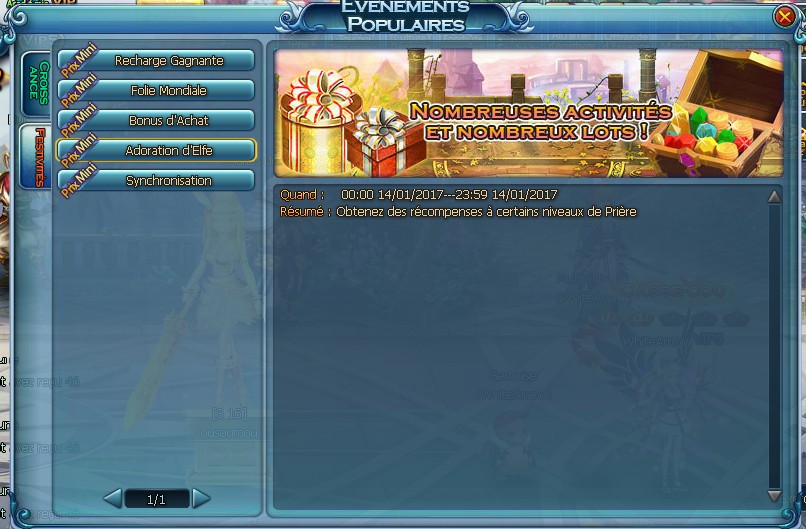Click the scrollbar's up arrow
The width and height of the screenshot is (806, 529).
click(774, 197)
